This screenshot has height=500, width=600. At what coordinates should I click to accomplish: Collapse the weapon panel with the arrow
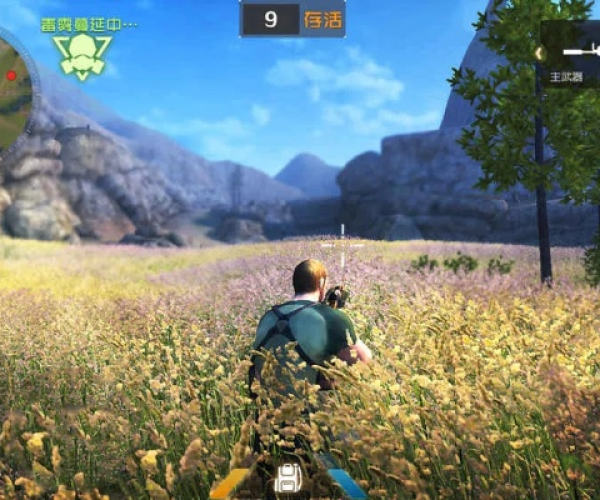(539, 53)
